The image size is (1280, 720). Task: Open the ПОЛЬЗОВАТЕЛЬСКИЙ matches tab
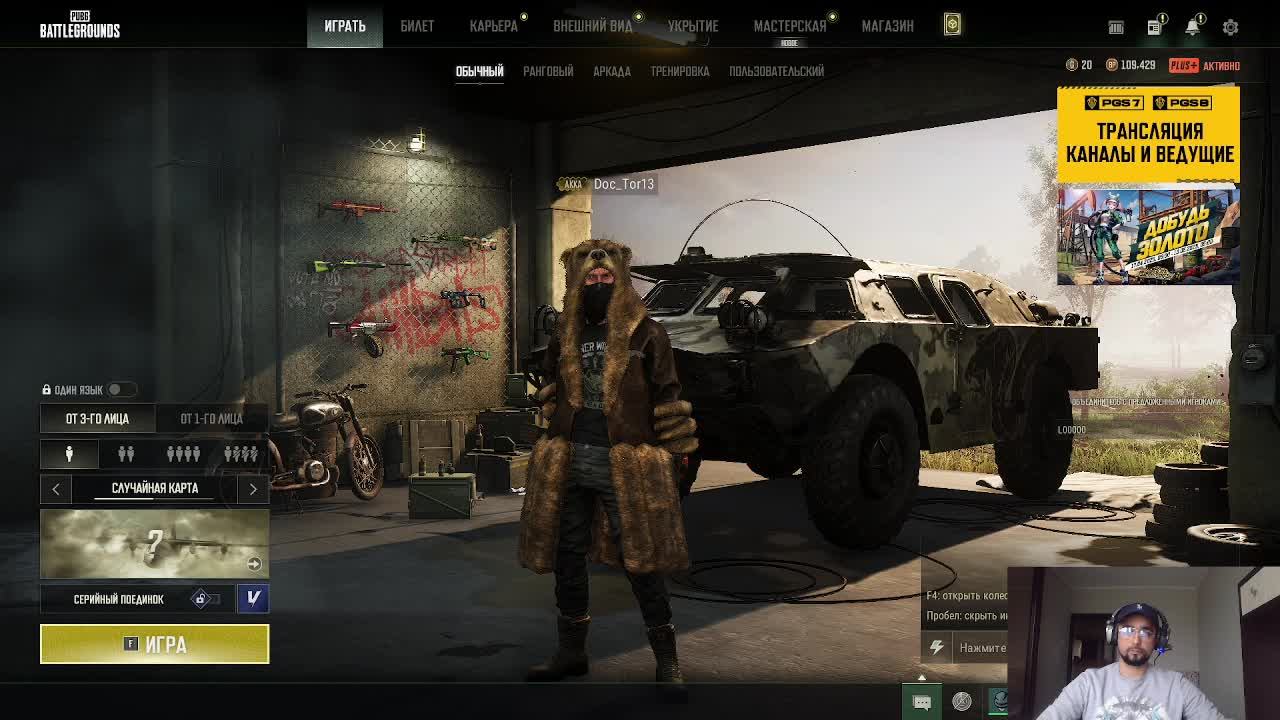point(777,71)
